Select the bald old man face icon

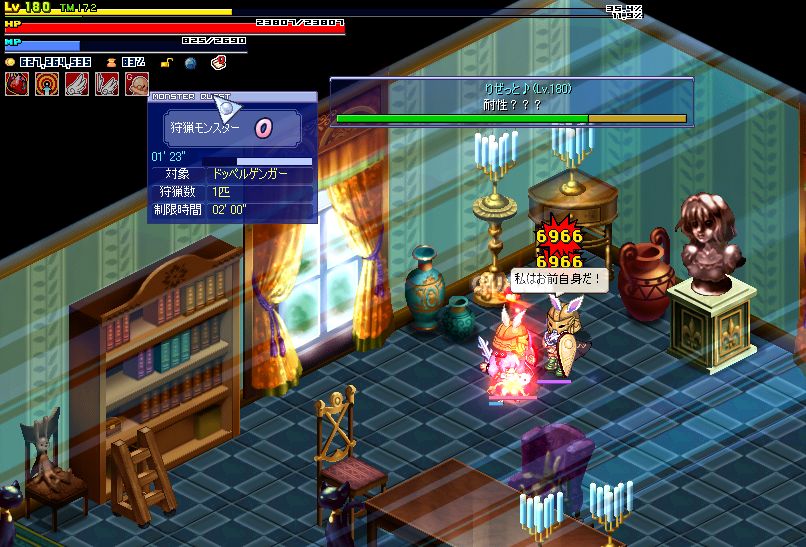click(137, 84)
